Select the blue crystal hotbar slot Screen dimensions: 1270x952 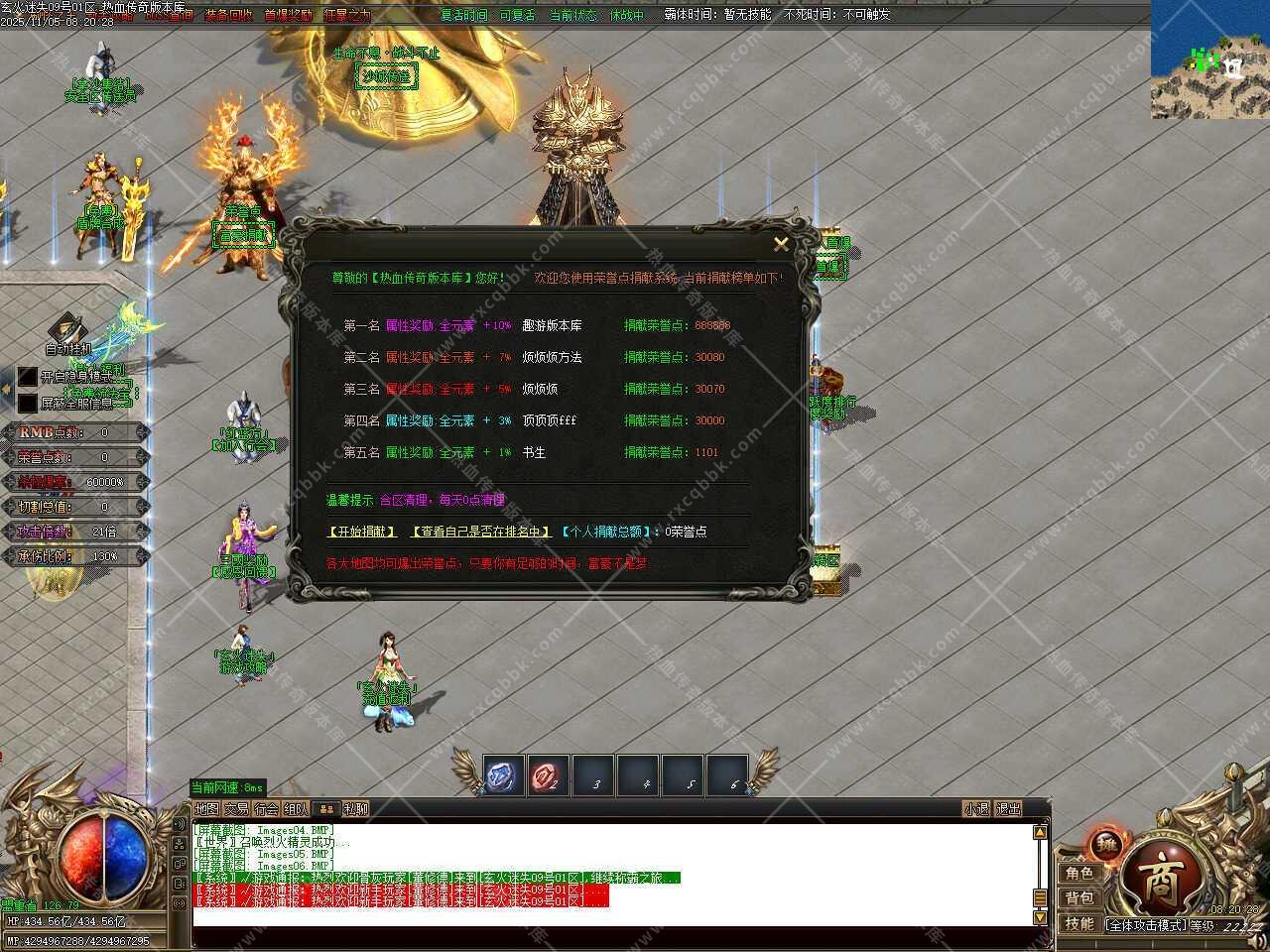pos(504,775)
